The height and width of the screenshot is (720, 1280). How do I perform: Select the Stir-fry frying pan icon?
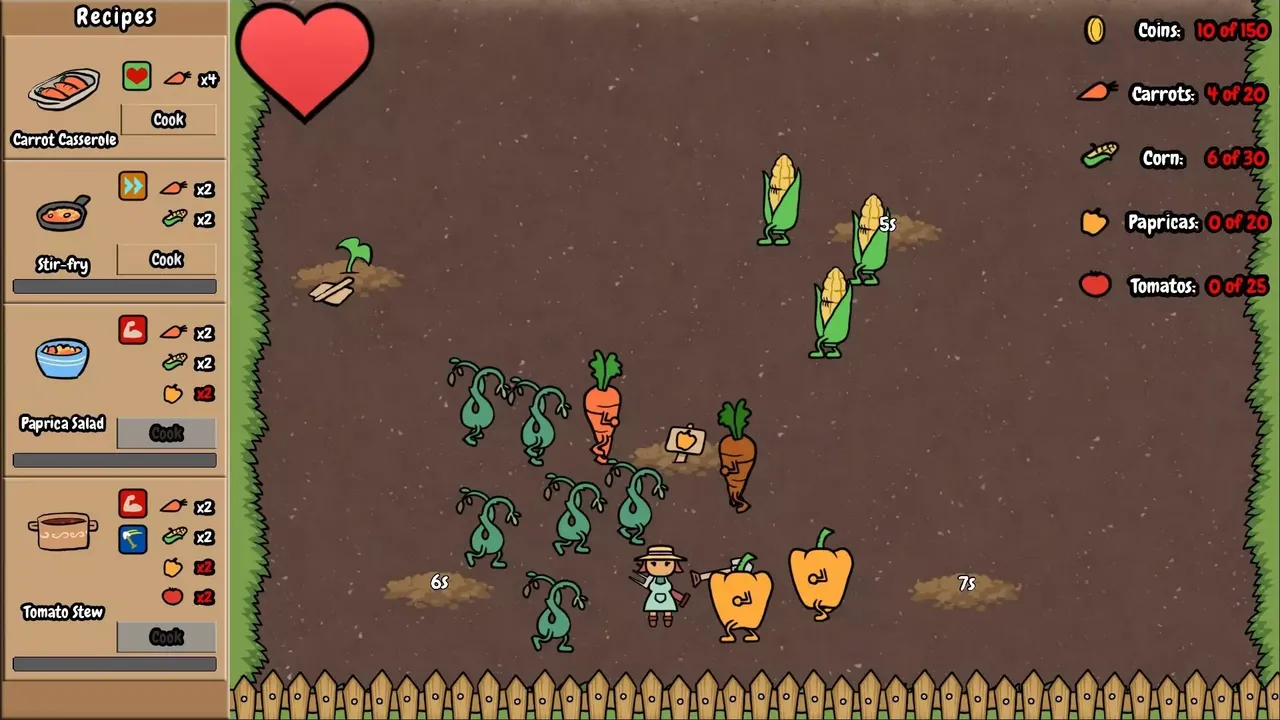[63, 213]
